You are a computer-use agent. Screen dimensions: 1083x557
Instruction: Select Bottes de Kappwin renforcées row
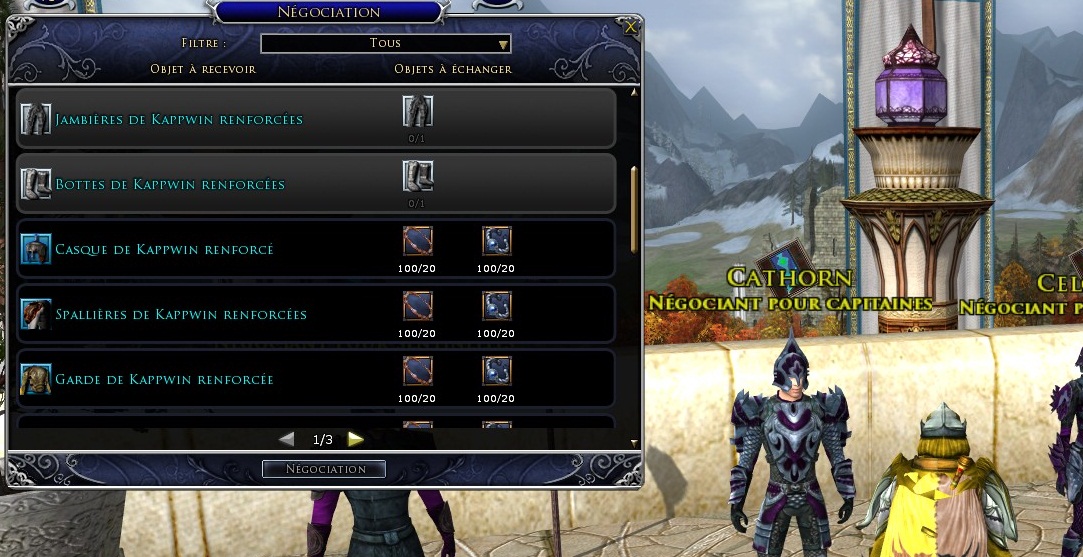pos(171,185)
